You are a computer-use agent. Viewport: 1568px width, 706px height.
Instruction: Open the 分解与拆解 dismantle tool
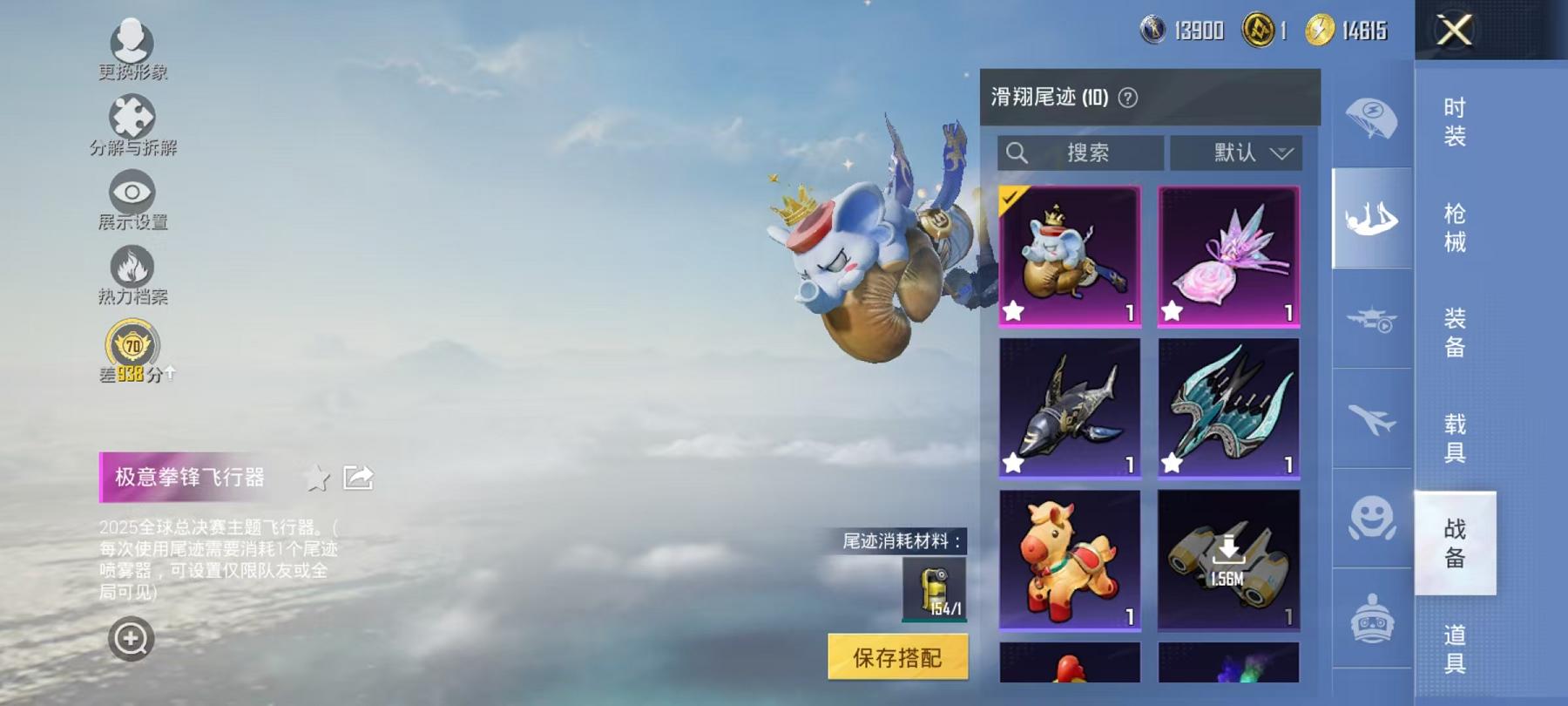(131, 116)
